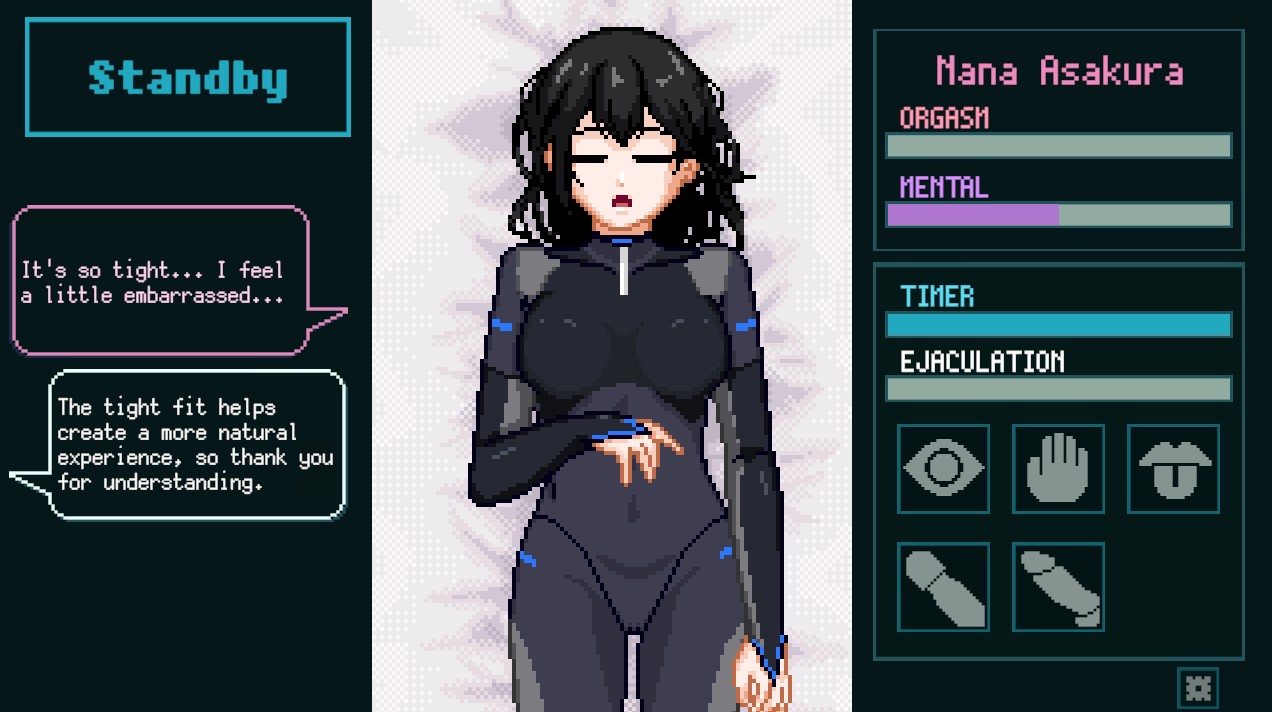Select the rounded toy icon
Image resolution: width=1272 pixels, height=712 pixels.
943,587
